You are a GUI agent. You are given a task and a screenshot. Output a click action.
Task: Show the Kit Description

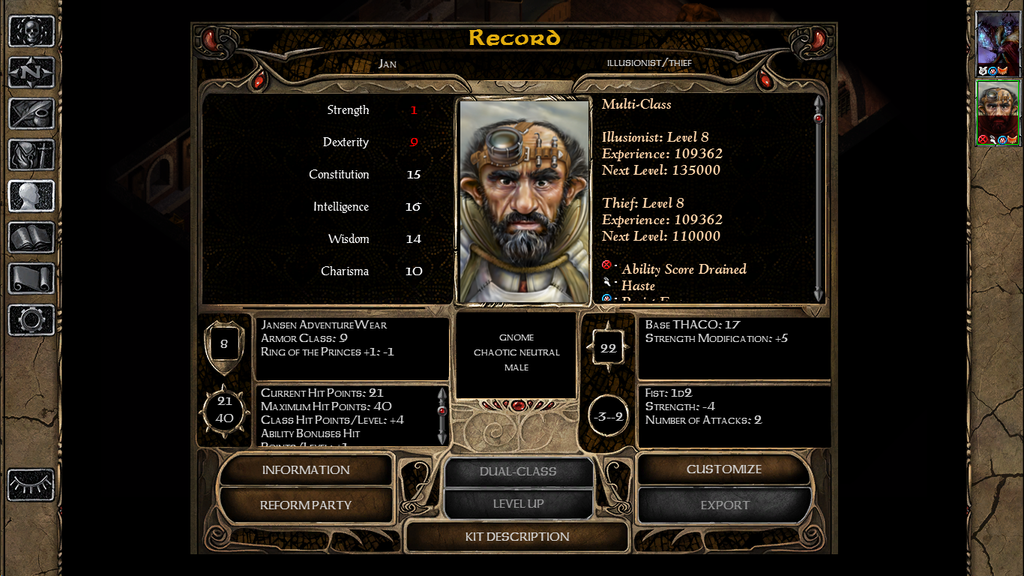tap(517, 537)
